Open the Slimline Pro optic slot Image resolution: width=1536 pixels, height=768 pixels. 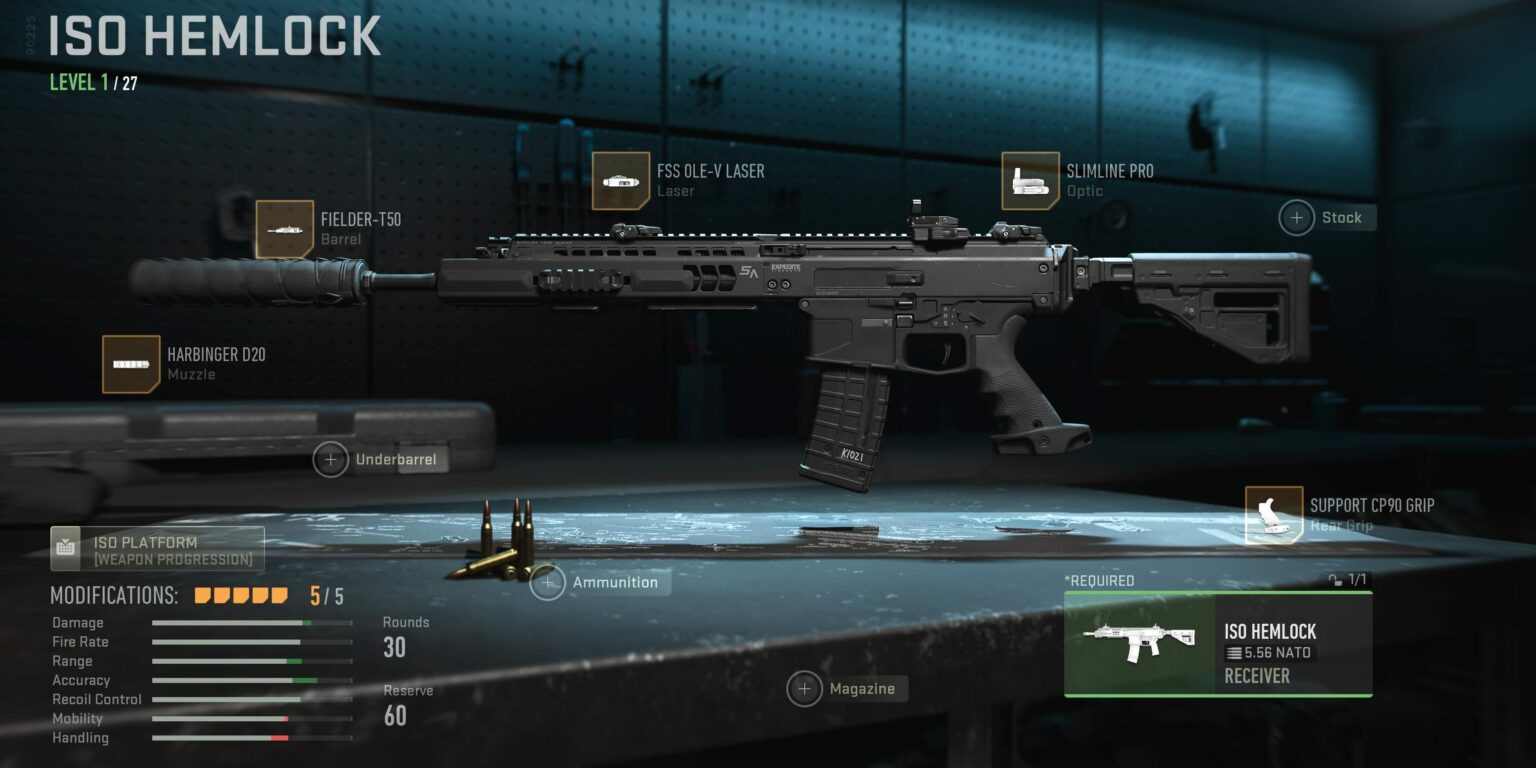1032,182
